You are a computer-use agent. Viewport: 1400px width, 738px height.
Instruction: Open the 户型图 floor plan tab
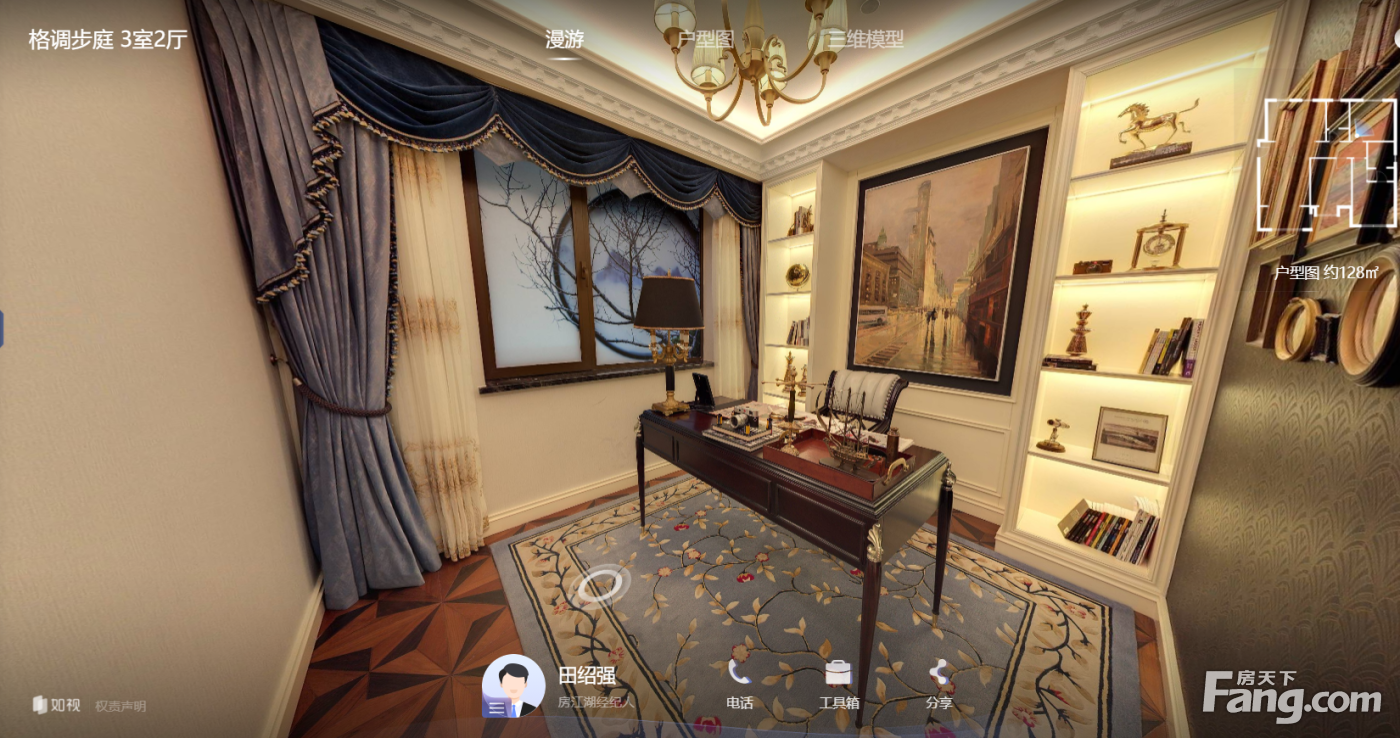click(x=706, y=40)
